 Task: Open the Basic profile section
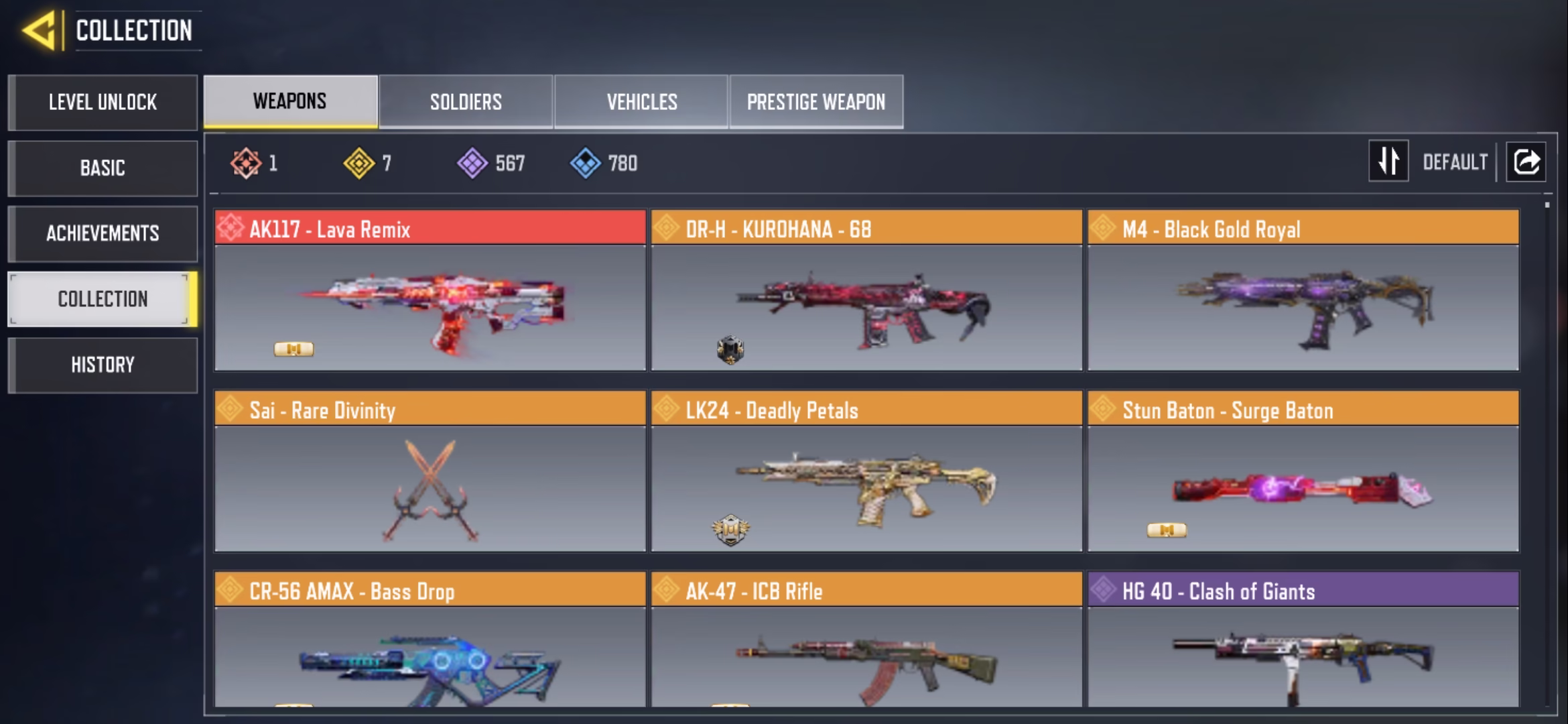point(103,168)
